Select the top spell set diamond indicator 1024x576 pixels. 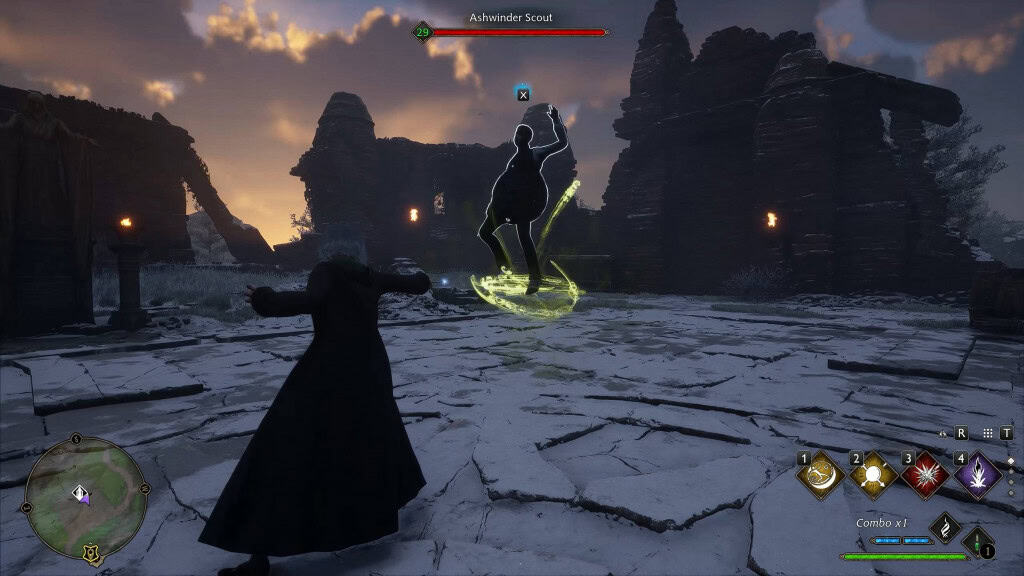1010,461
